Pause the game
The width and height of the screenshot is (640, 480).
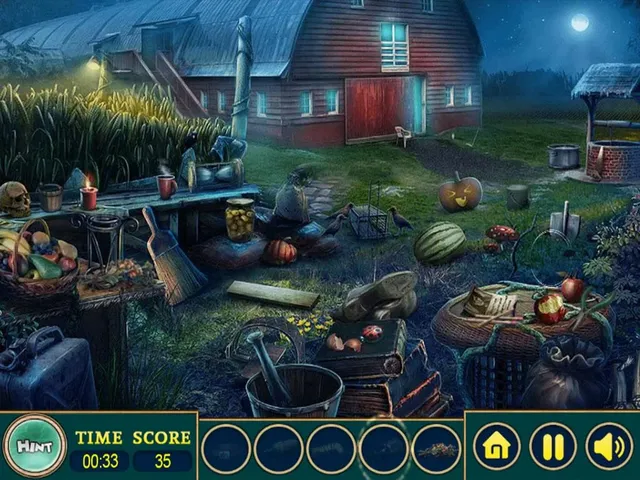point(552,446)
